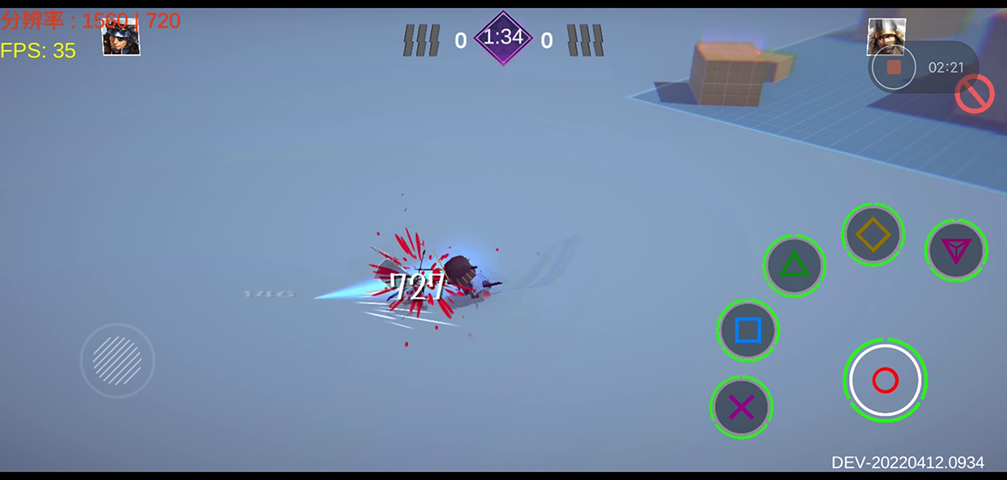Activate the orange diamond skill button
The width and height of the screenshot is (1007, 480).
tap(873, 235)
